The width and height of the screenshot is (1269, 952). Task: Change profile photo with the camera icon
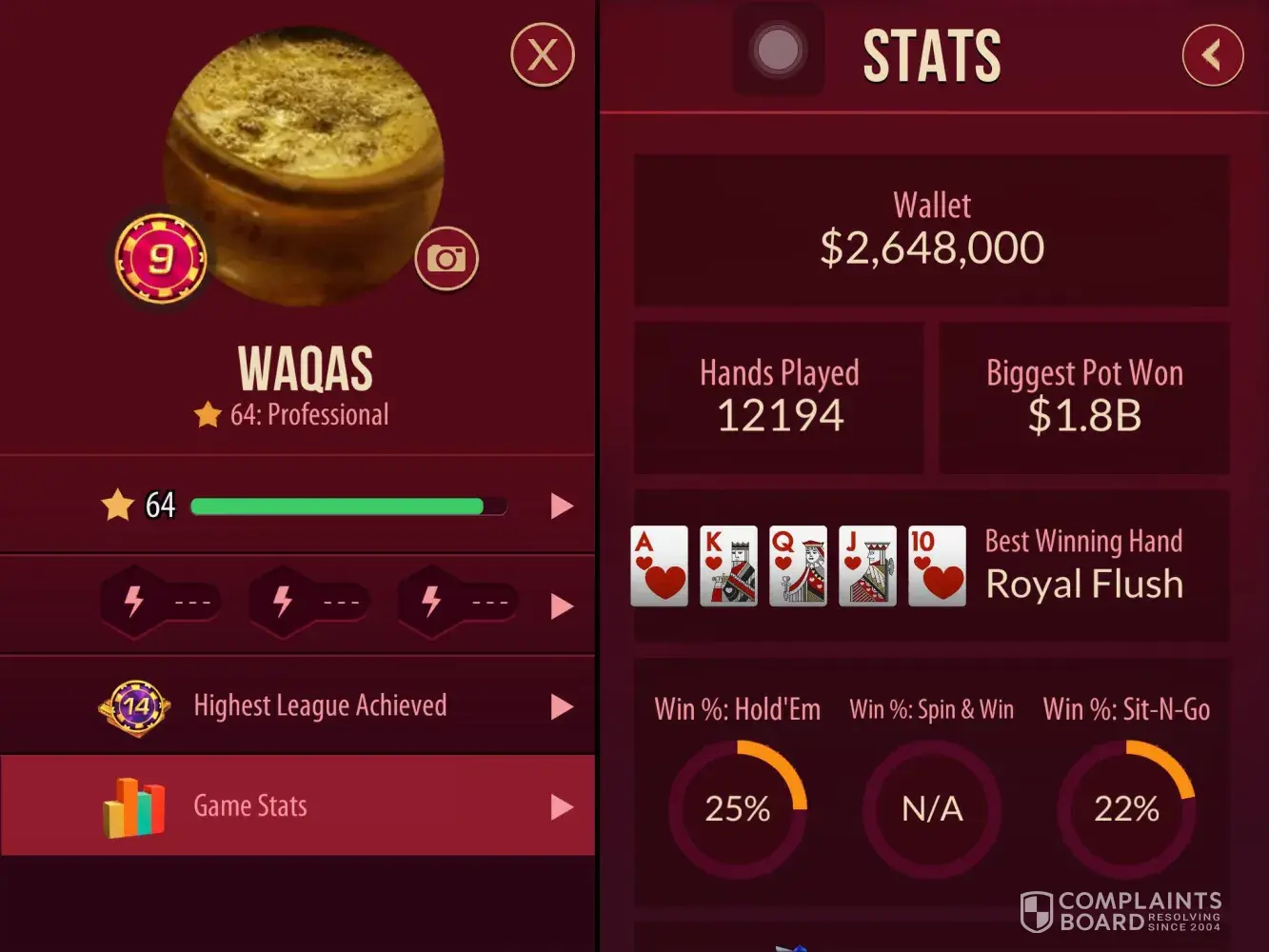pos(446,258)
